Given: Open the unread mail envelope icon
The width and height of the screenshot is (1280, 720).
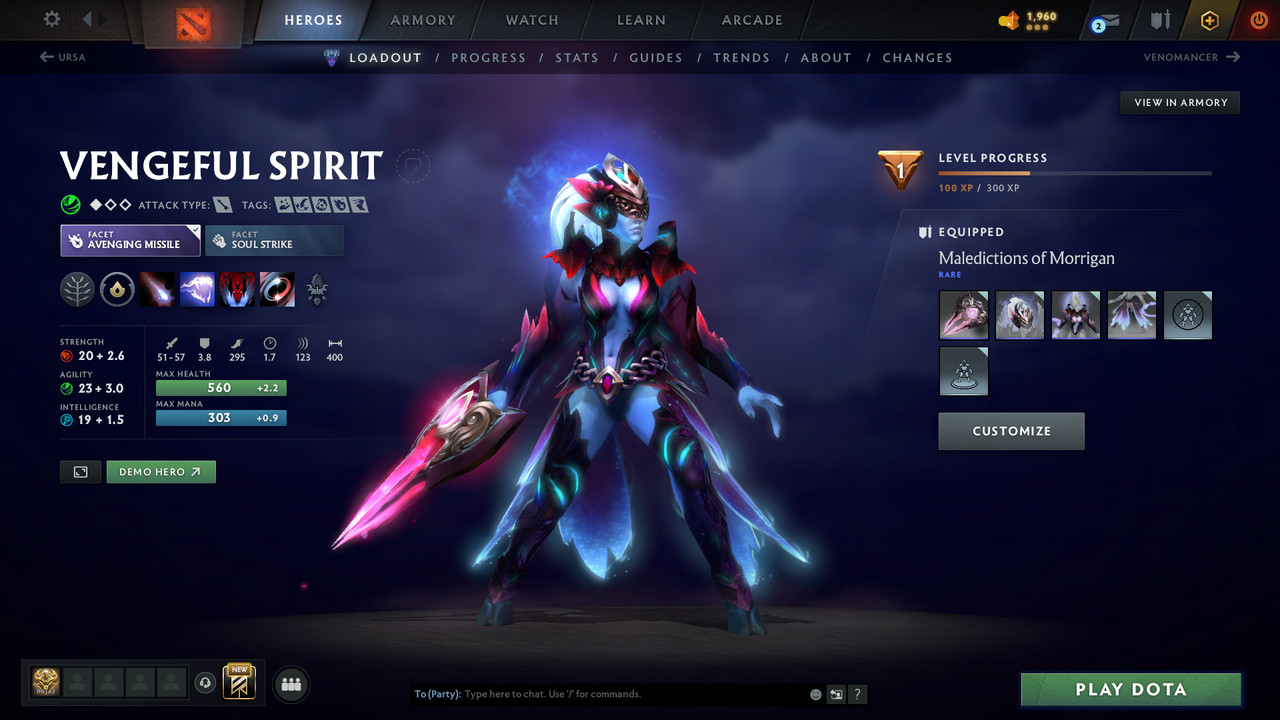Looking at the screenshot, I should (1103, 20).
